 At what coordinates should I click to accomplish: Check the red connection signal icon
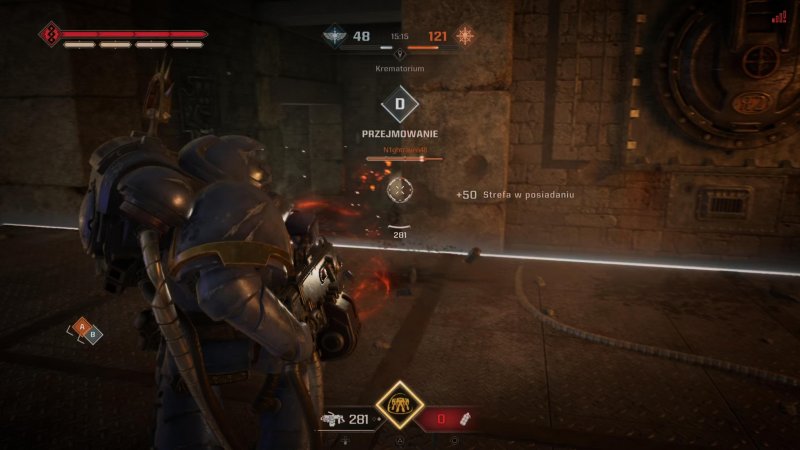click(x=779, y=16)
